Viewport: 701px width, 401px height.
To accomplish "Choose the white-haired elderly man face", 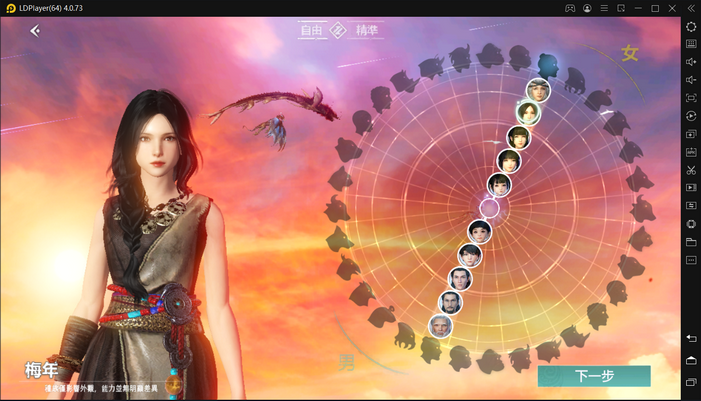I will [441, 325].
